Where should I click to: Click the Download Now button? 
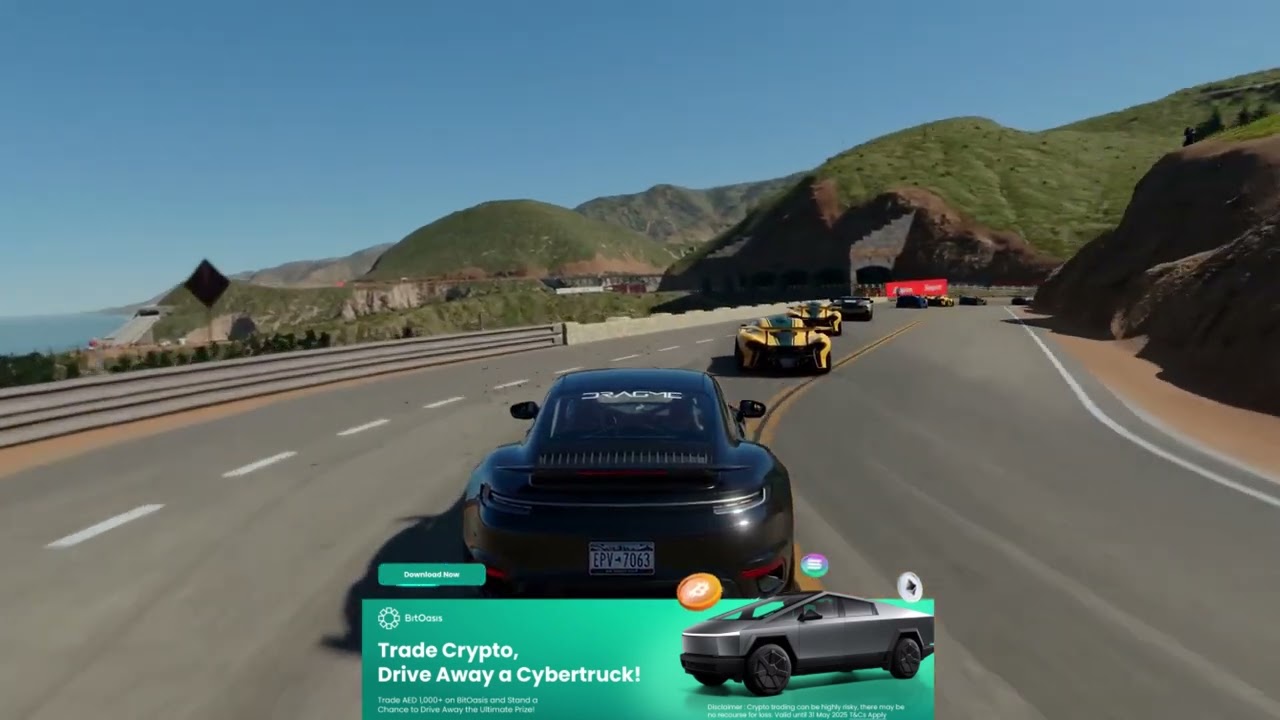pos(431,574)
